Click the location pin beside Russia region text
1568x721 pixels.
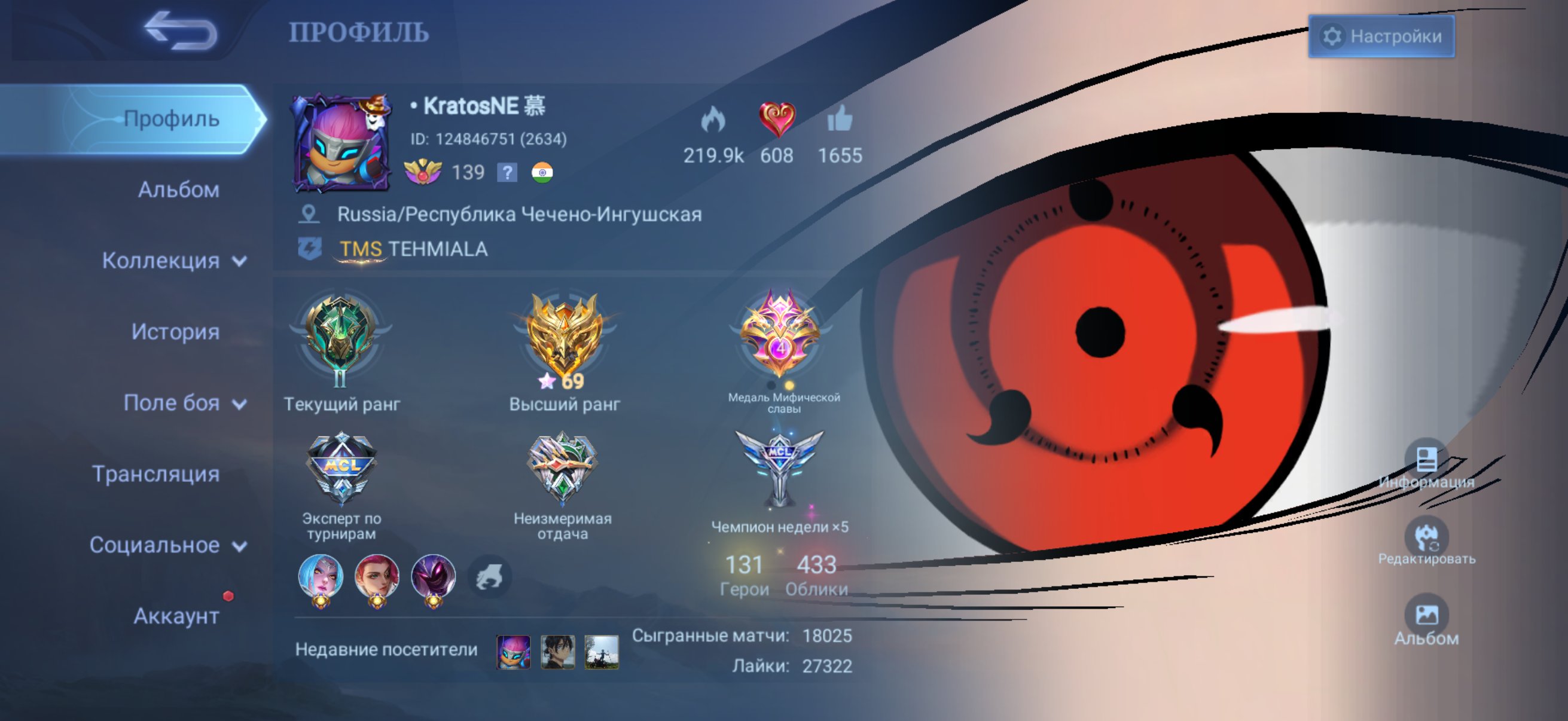[x=310, y=213]
